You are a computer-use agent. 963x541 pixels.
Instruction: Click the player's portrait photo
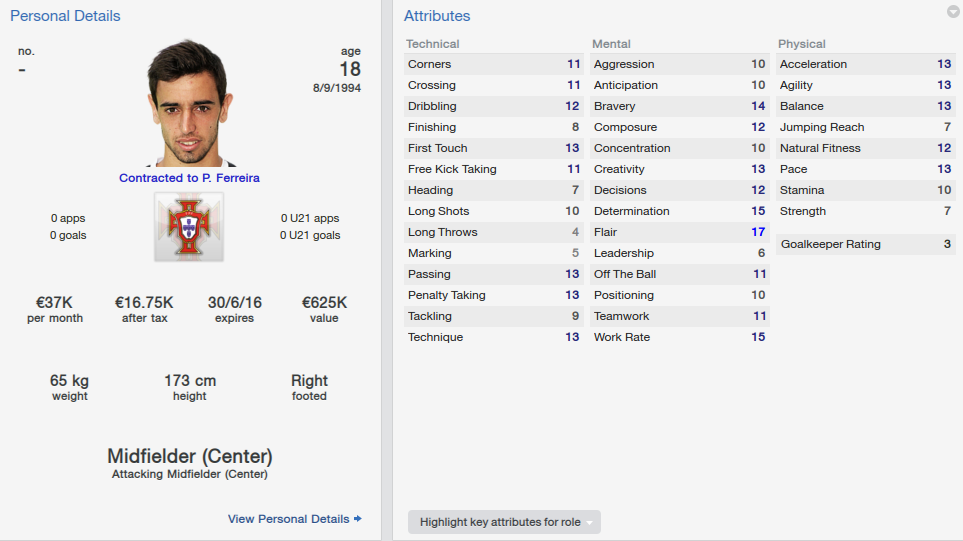tap(189, 104)
